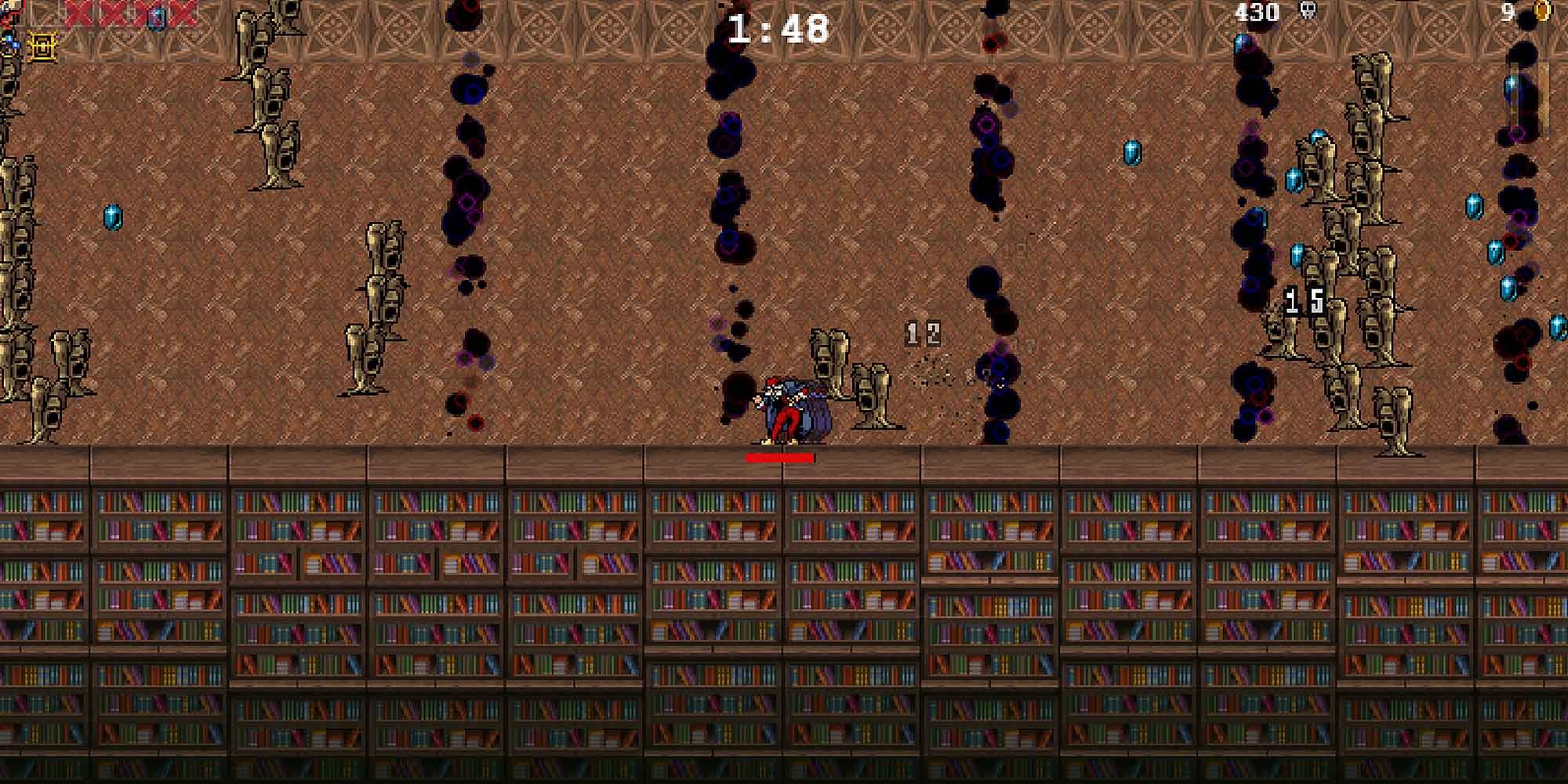Select the golden chest item icon top-left
Viewport: 1568px width, 784px height.
pyautogui.click(x=41, y=47)
